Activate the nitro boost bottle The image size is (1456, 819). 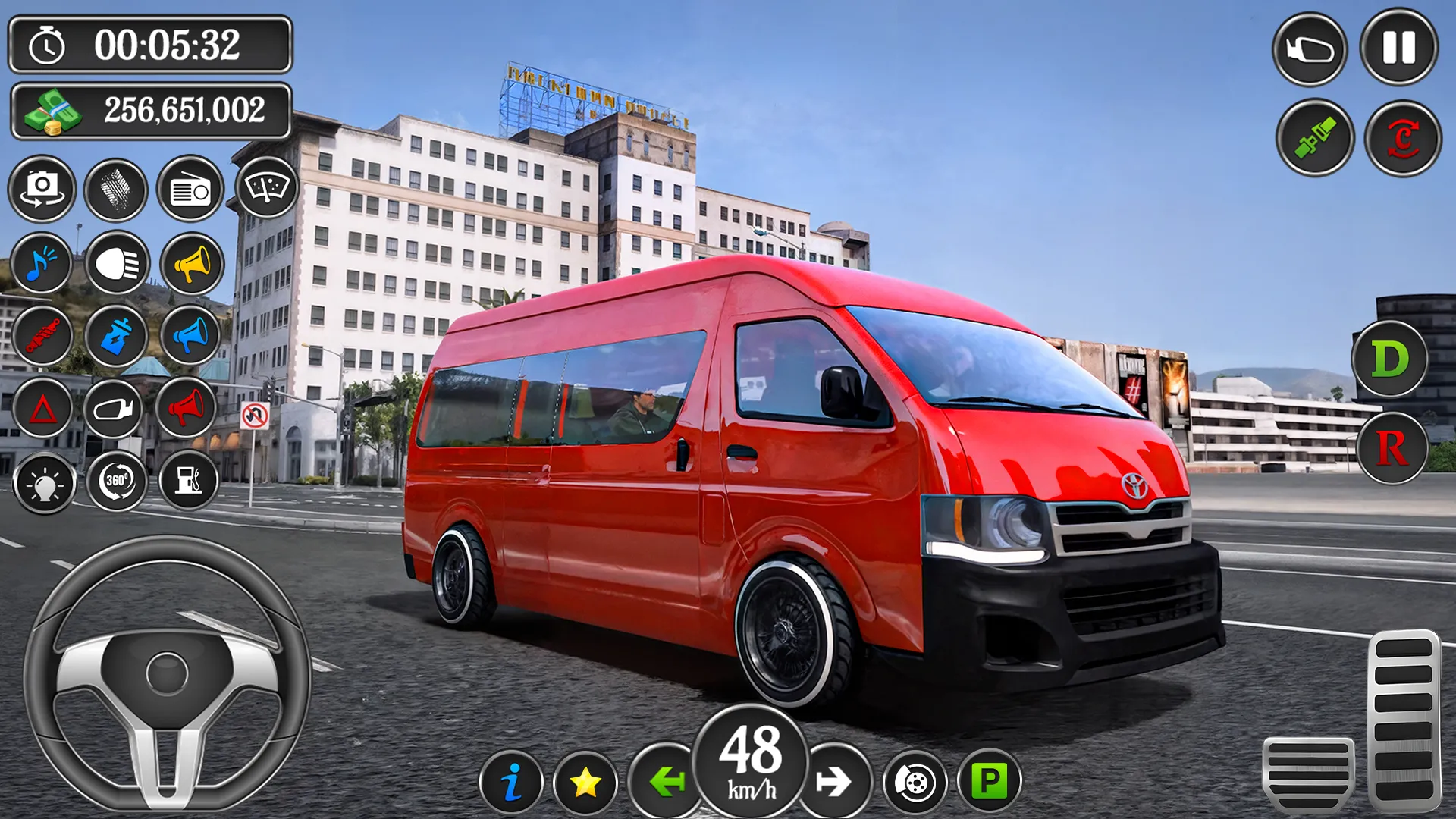pos(115,336)
